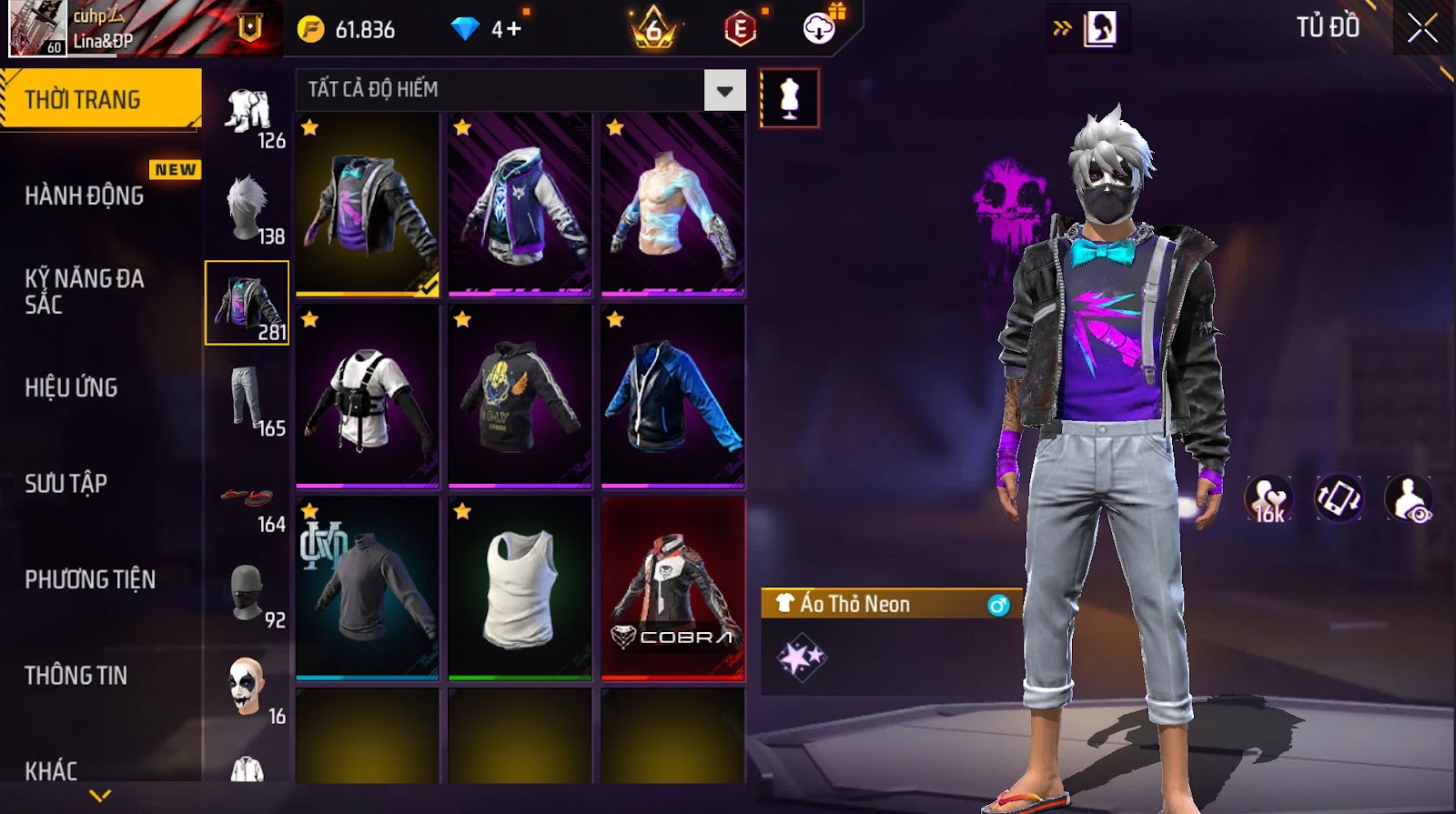Open the Hiệu Ứng section
Viewport: 1456px width, 814px height.
point(71,387)
